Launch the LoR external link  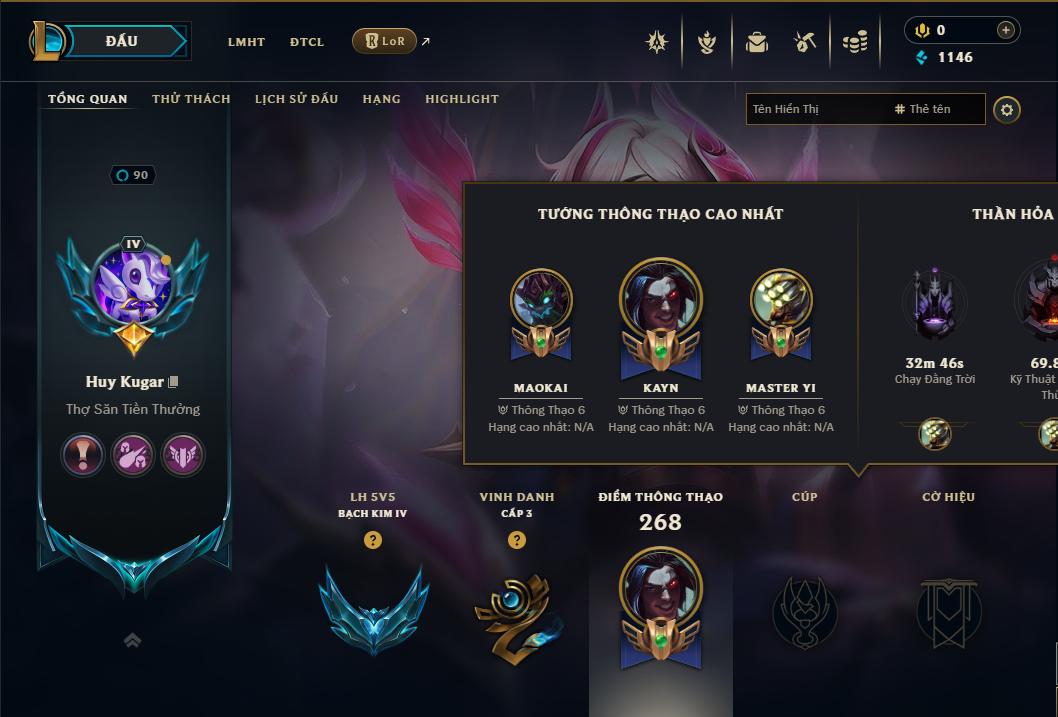coord(385,41)
